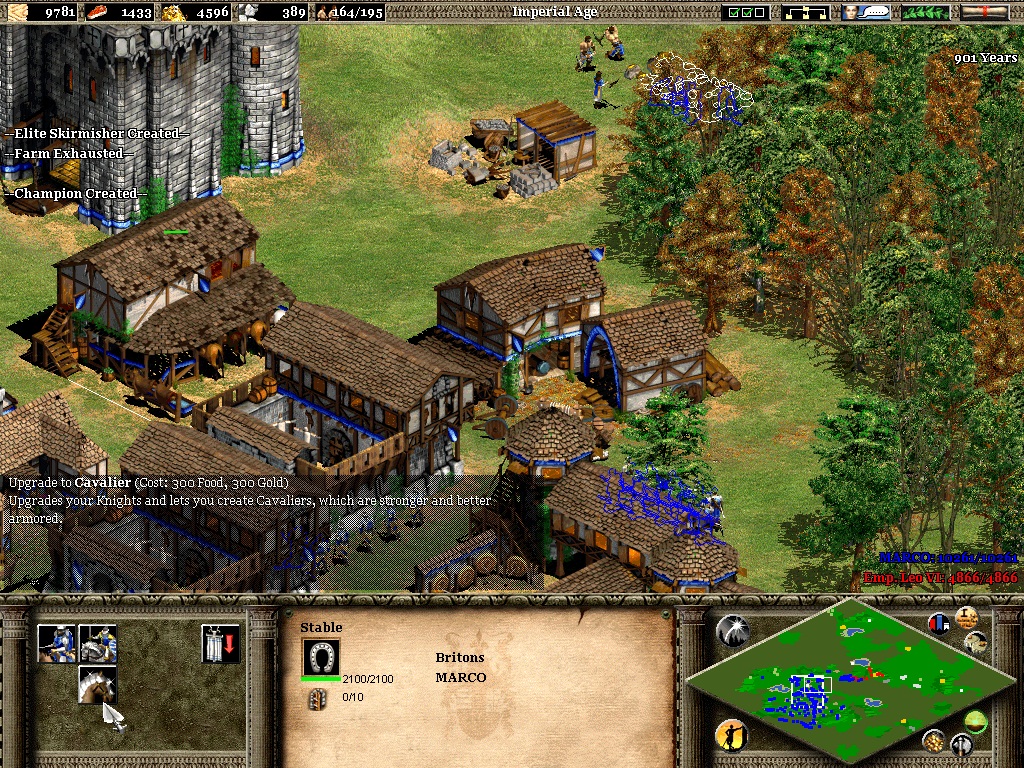1024x768 pixels.
Task: Activate the flare signal button
Action: pyautogui.click(x=732, y=631)
